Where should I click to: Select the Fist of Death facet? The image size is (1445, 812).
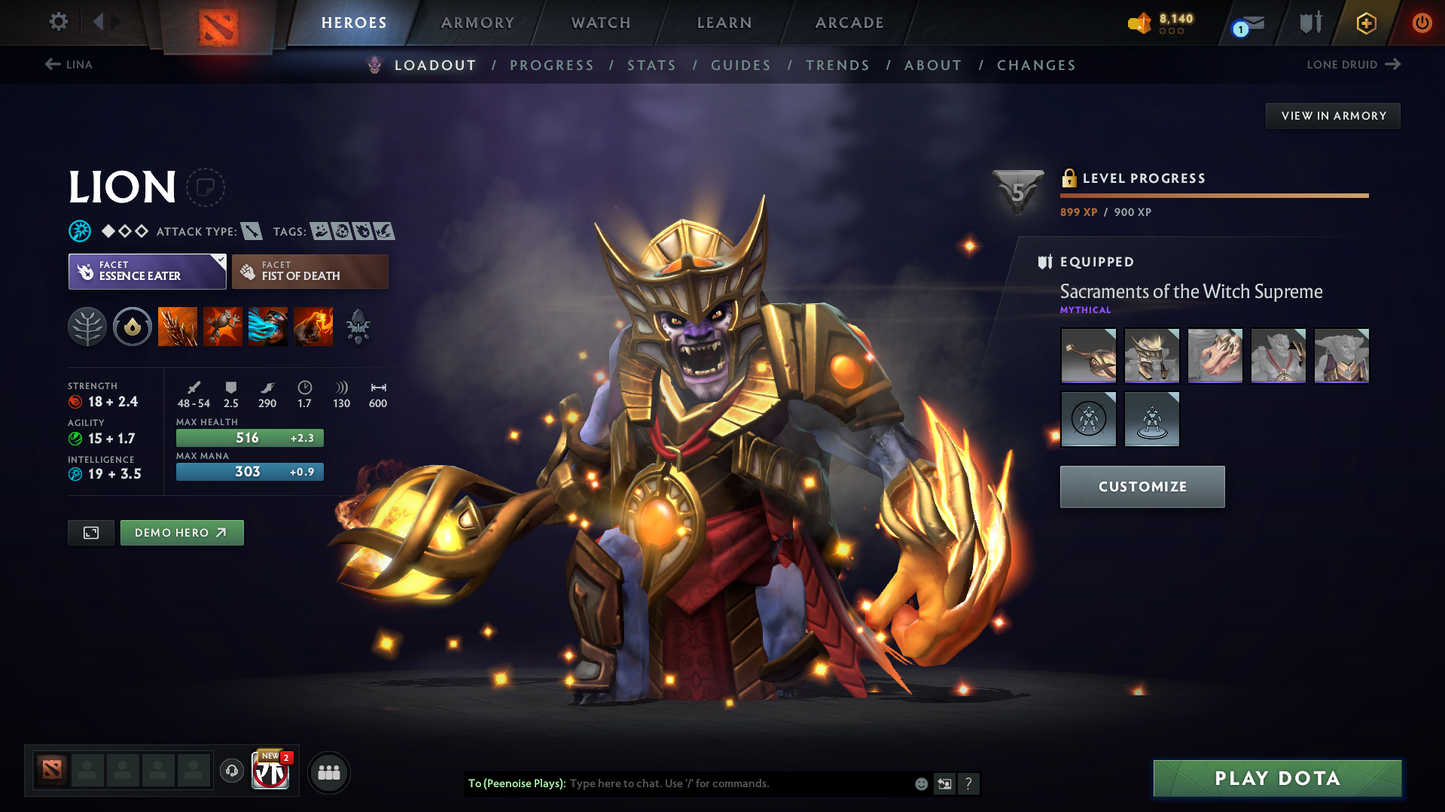(310, 271)
